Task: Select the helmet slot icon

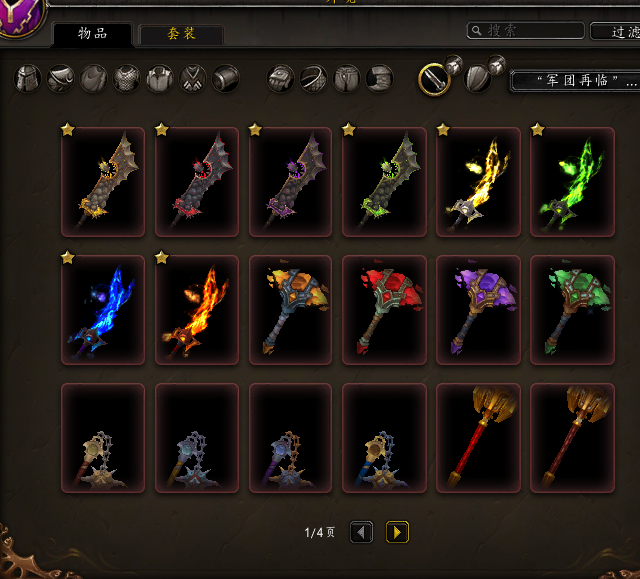Action: [x=28, y=78]
